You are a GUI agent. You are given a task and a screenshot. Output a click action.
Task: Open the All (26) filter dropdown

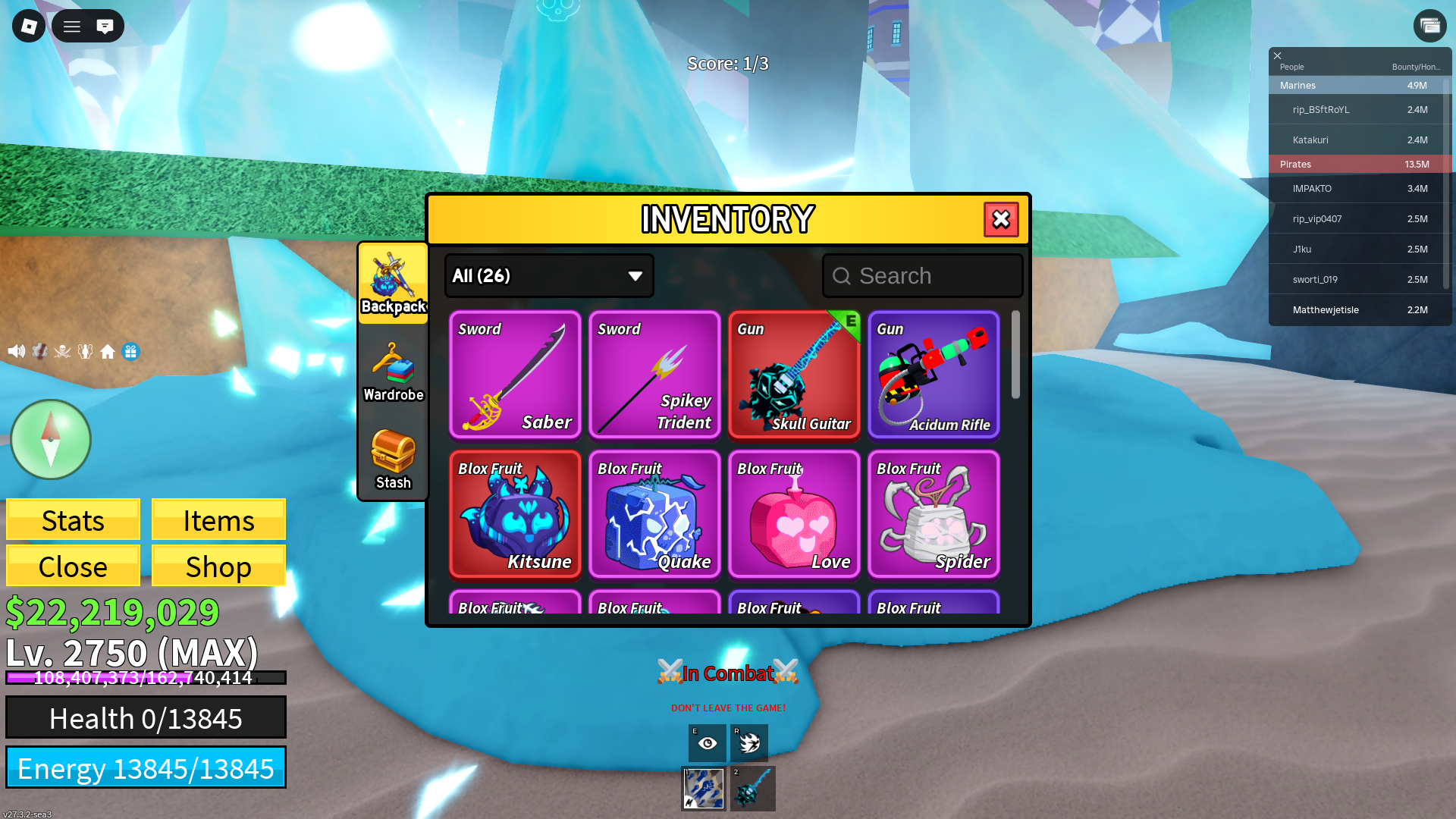coord(549,276)
